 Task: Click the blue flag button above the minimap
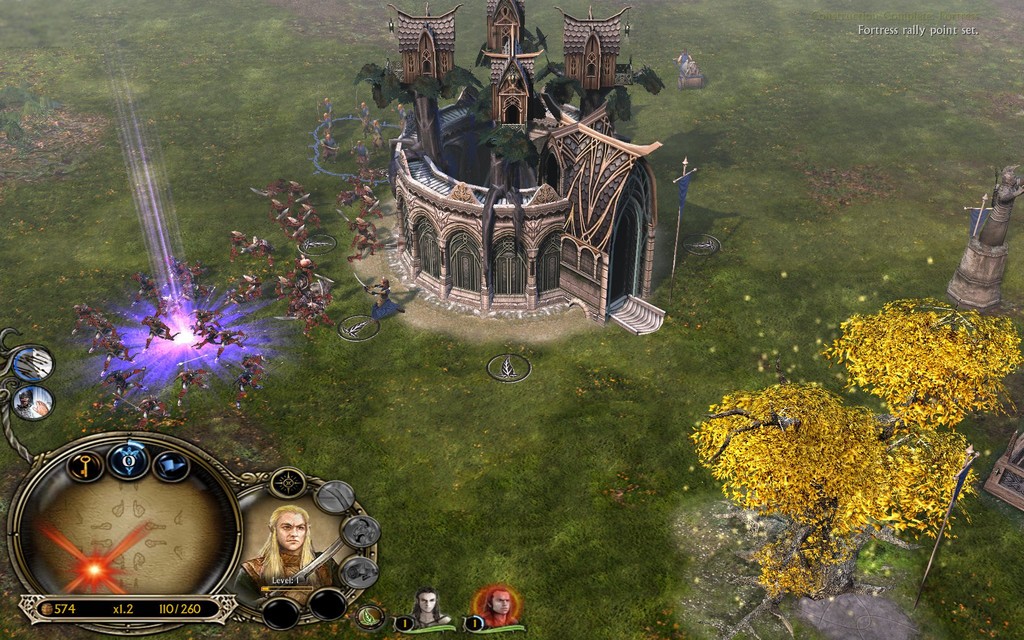point(171,465)
